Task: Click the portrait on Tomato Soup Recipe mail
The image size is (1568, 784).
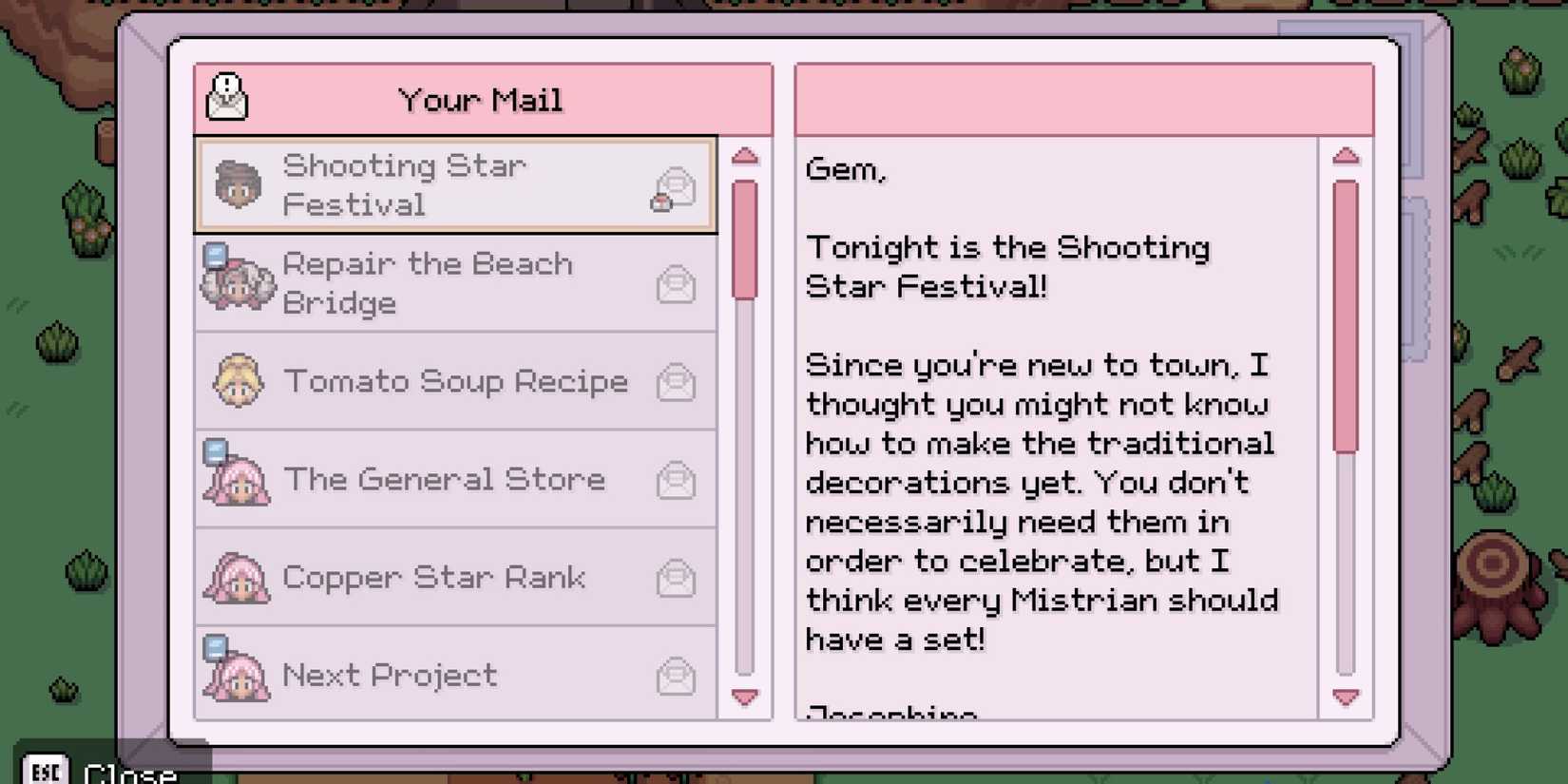Action: pos(236,381)
